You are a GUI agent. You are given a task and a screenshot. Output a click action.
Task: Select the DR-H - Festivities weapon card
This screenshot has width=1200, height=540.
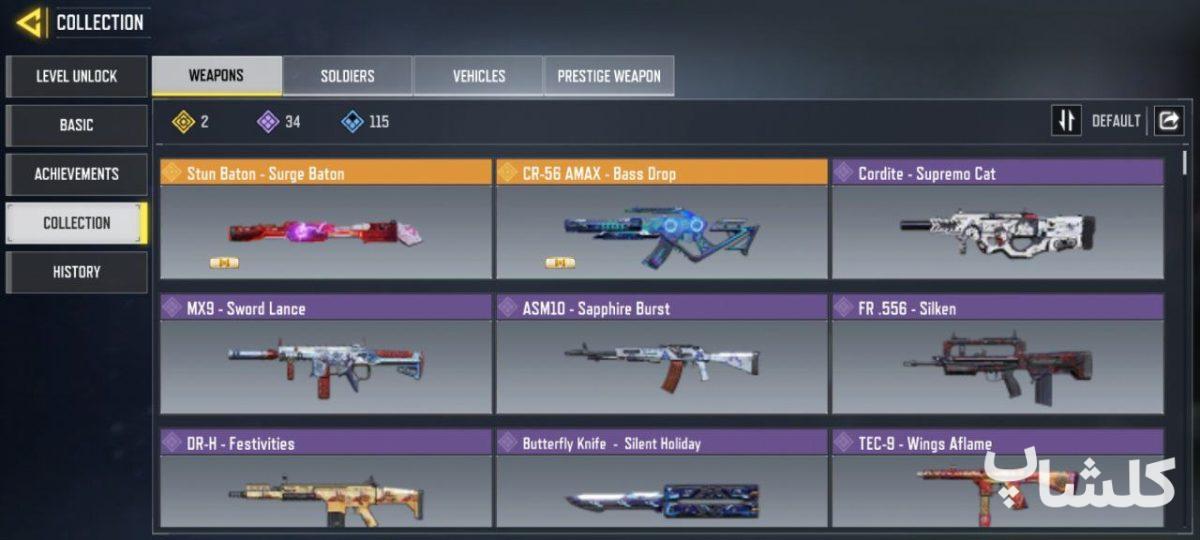(x=326, y=480)
